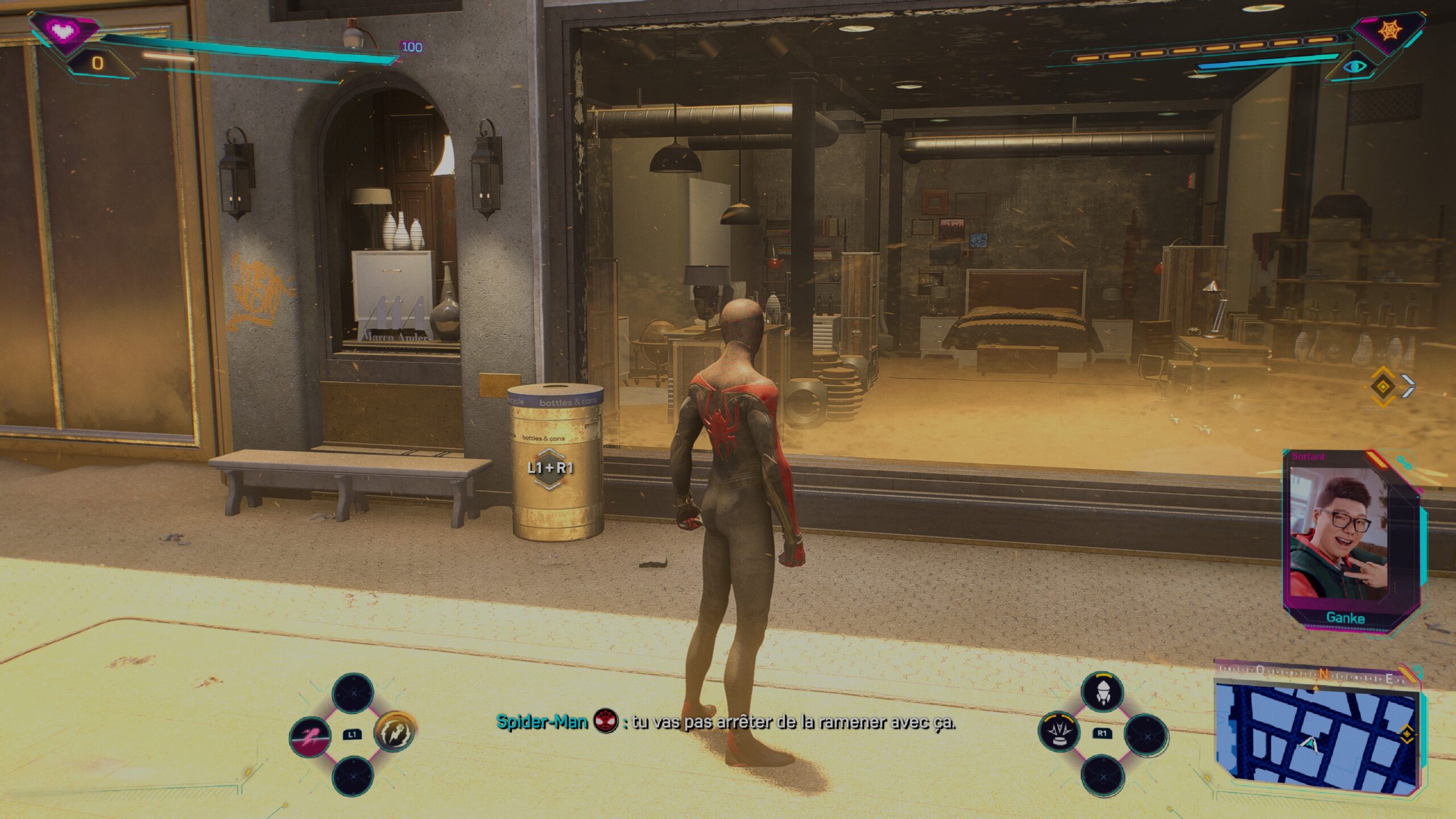Click the Ganke name label

click(1346, 618)
